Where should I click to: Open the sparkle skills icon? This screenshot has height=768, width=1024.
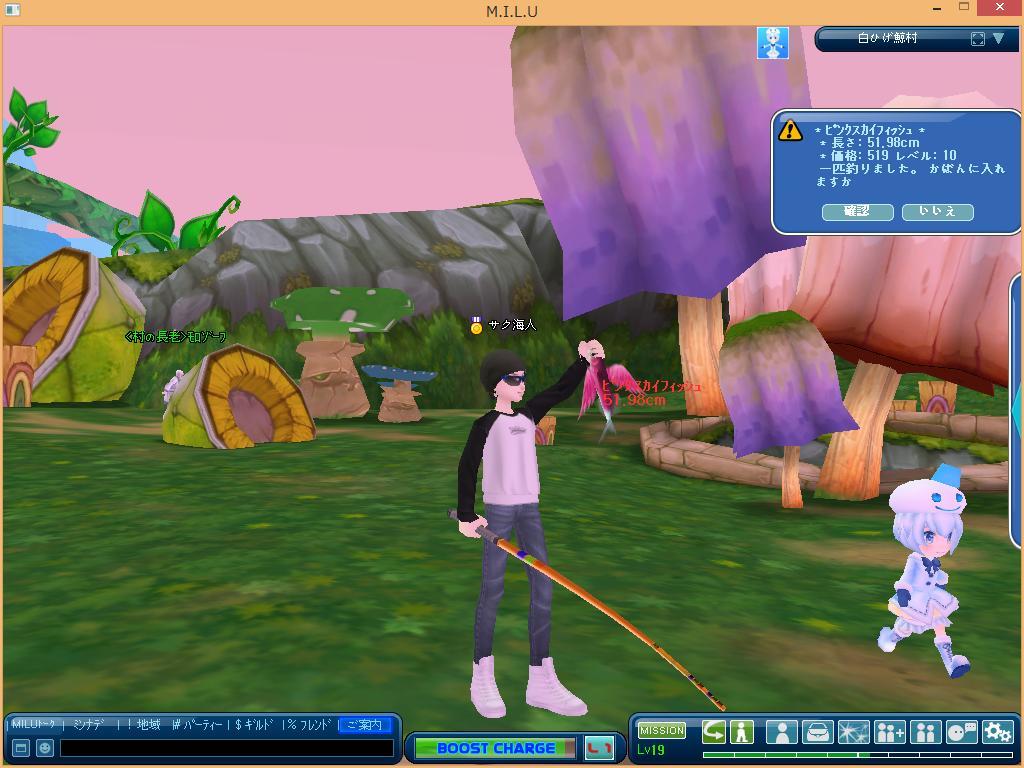[853, 732]
